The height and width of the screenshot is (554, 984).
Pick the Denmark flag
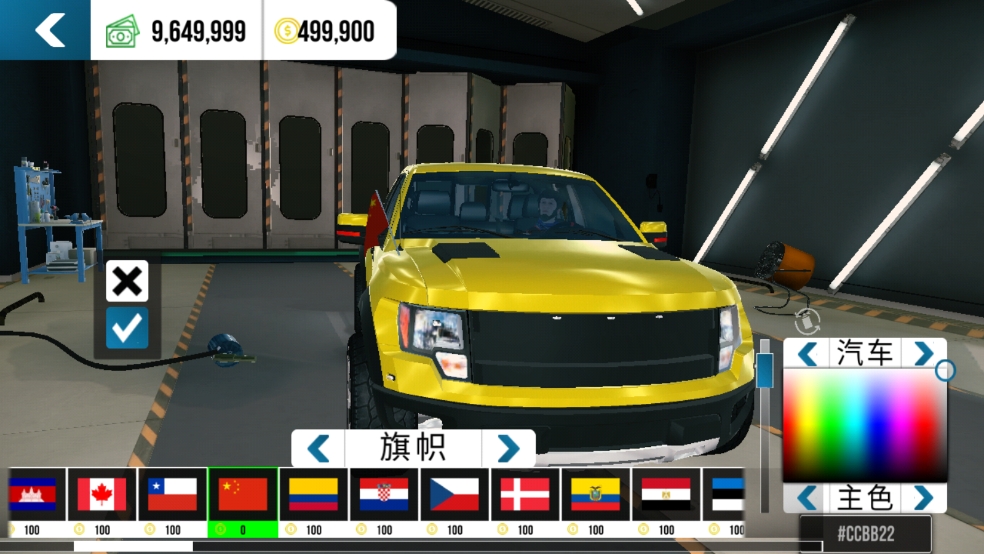[525, 494]
